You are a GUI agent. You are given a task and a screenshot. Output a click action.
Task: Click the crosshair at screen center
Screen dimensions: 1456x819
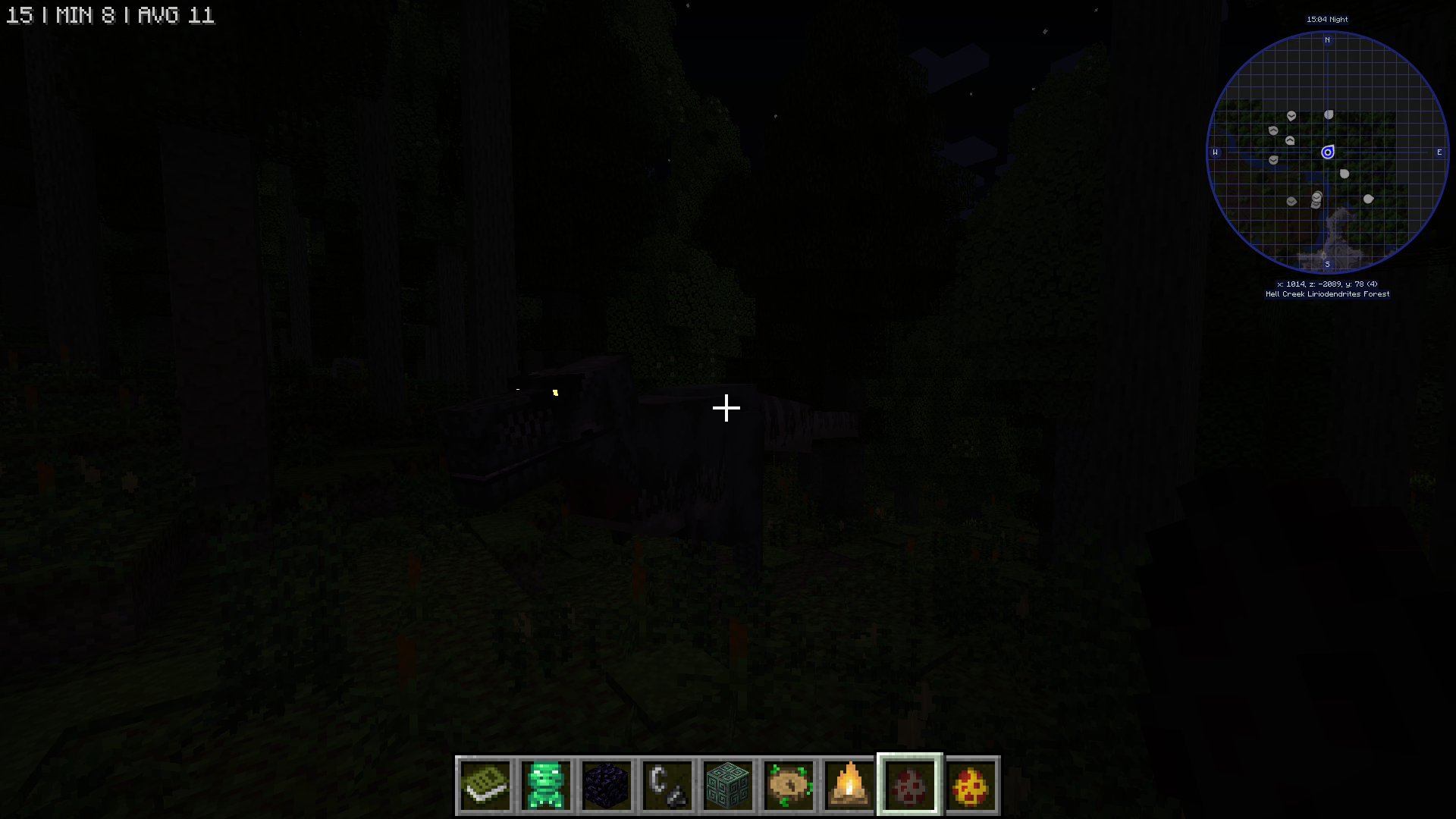[x=726, y=408]
